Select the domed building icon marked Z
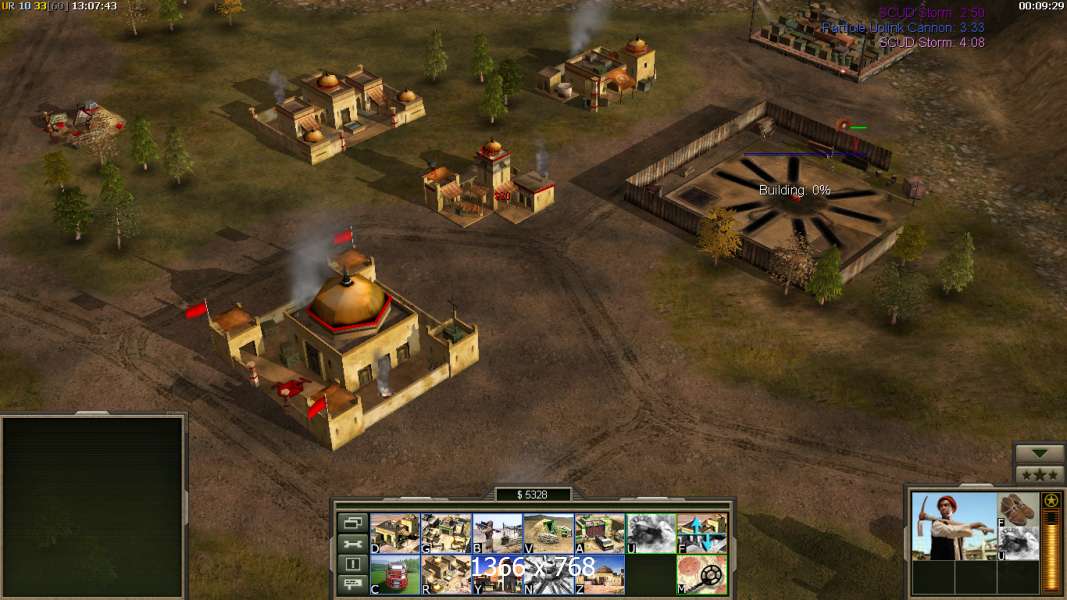Viewport: 1067px width, 600px height. point(599,575)
